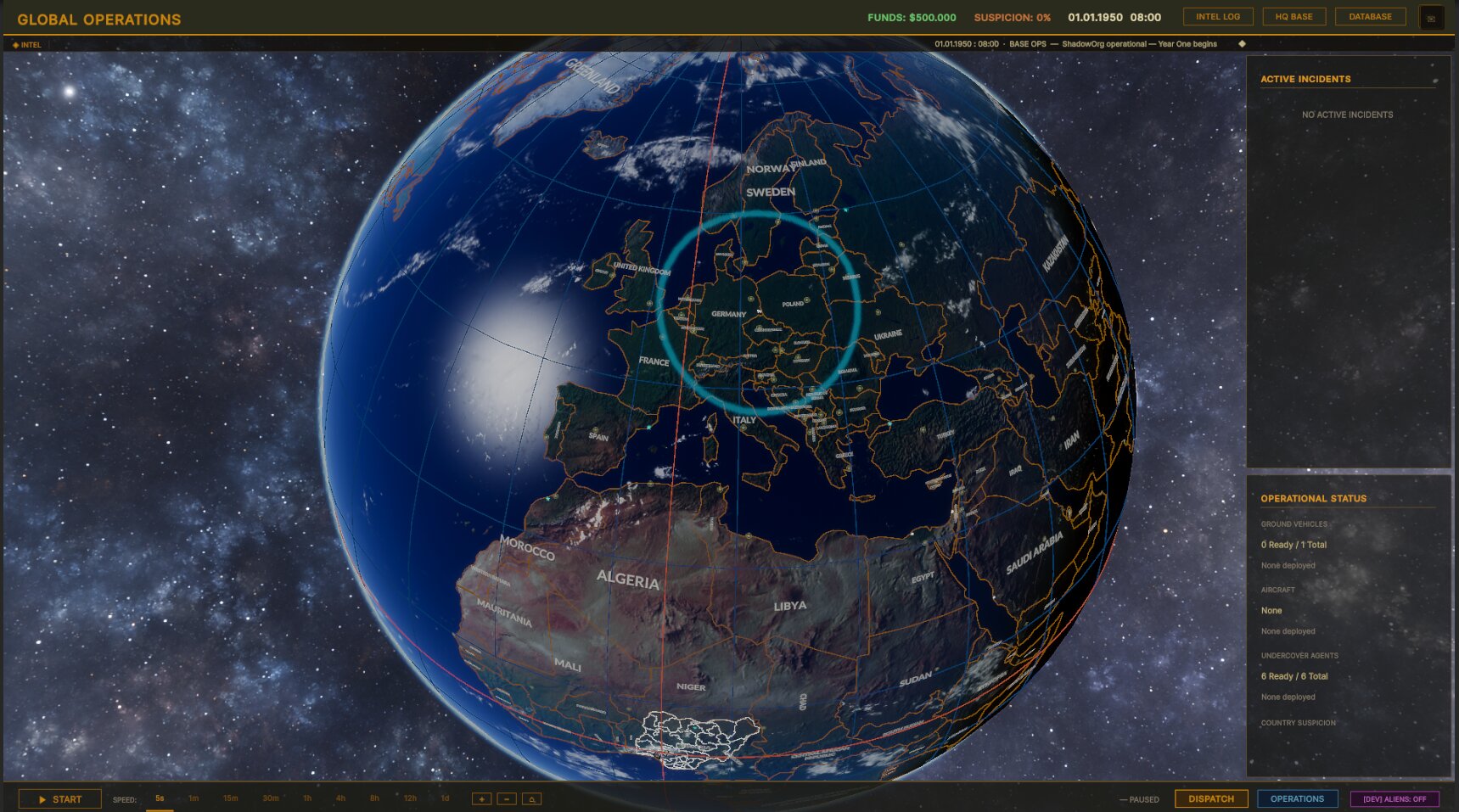Collapse the OPERATIONAL STATUS panel
Image resolution: width=1459 pixels, height=812 pixels.
pyautogui.click(x=1314, y=499)
